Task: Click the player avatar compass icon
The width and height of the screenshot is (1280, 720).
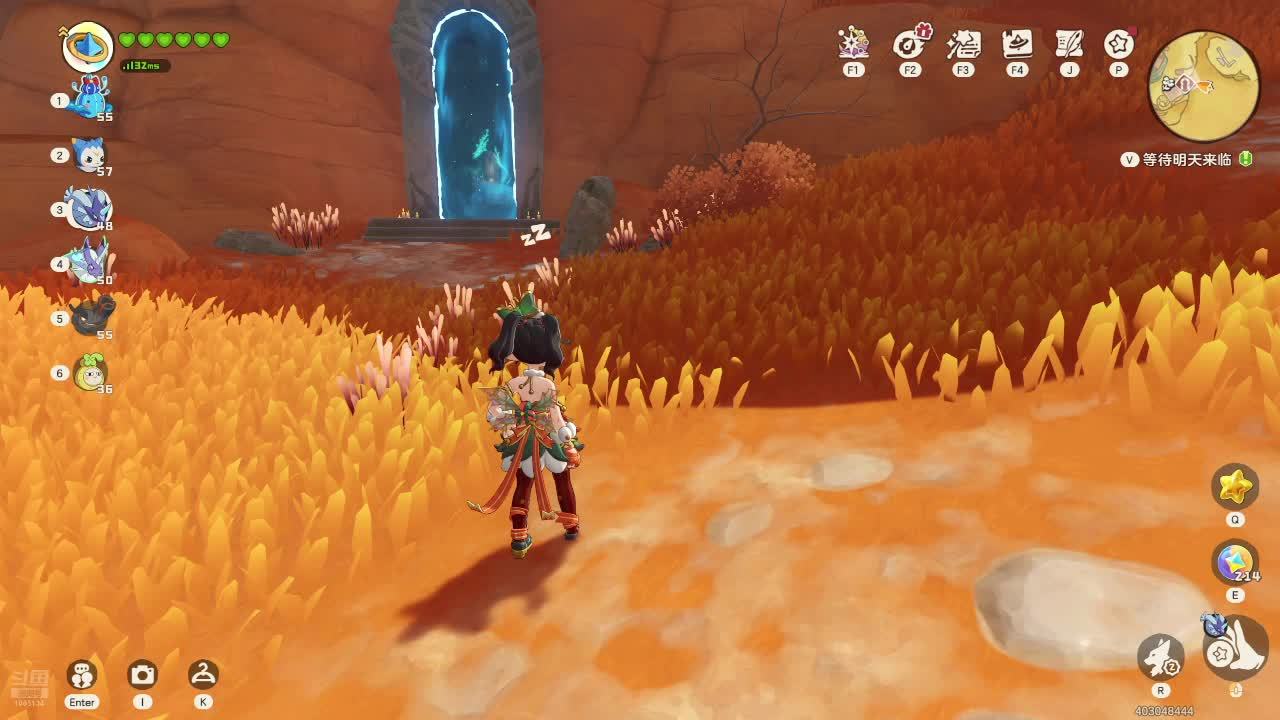Action: pyautogui.click(x=88, y=46)
